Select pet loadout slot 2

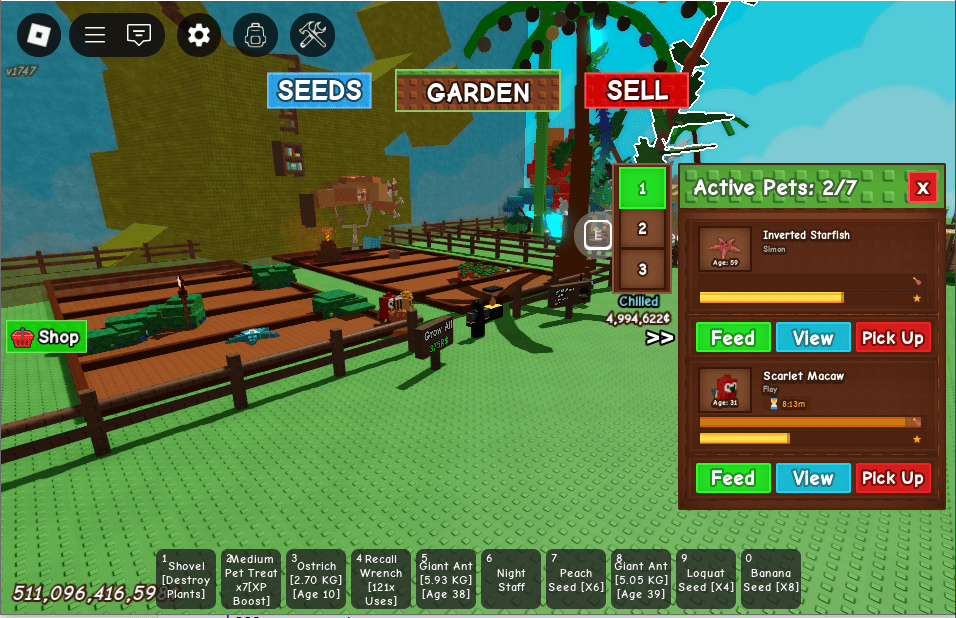click(x=642, y=229)
